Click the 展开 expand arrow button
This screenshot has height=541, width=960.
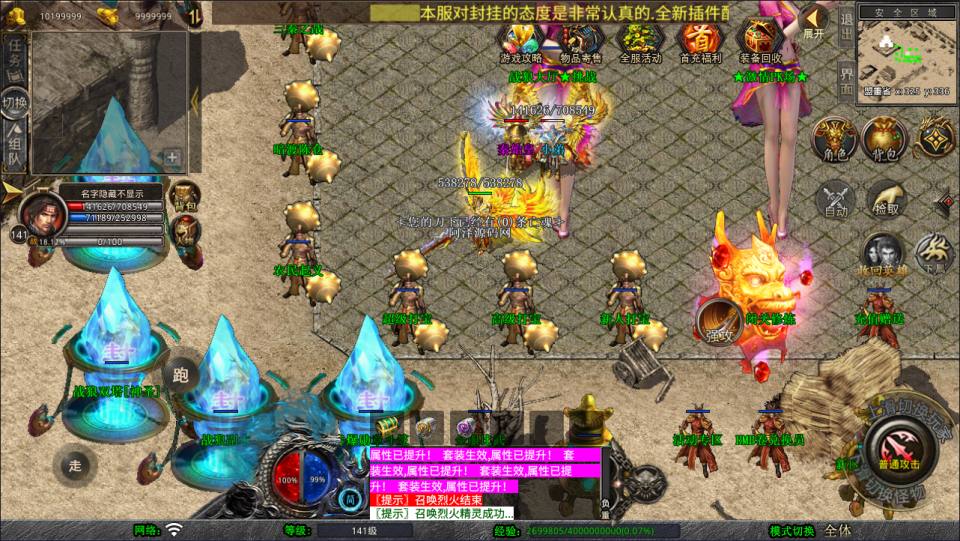[814, 22]
